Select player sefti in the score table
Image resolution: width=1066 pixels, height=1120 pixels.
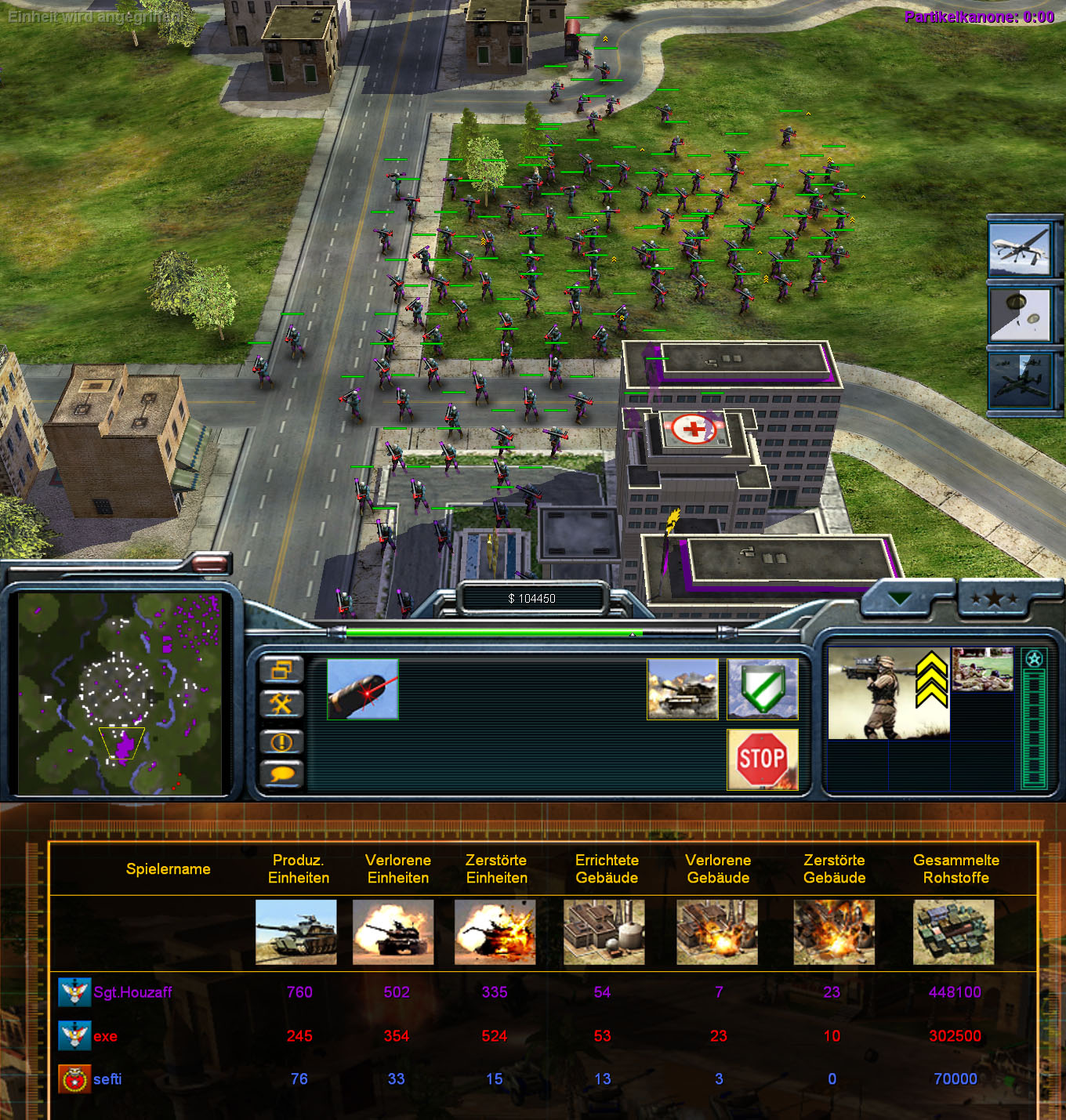click(x=107, y=1079)
